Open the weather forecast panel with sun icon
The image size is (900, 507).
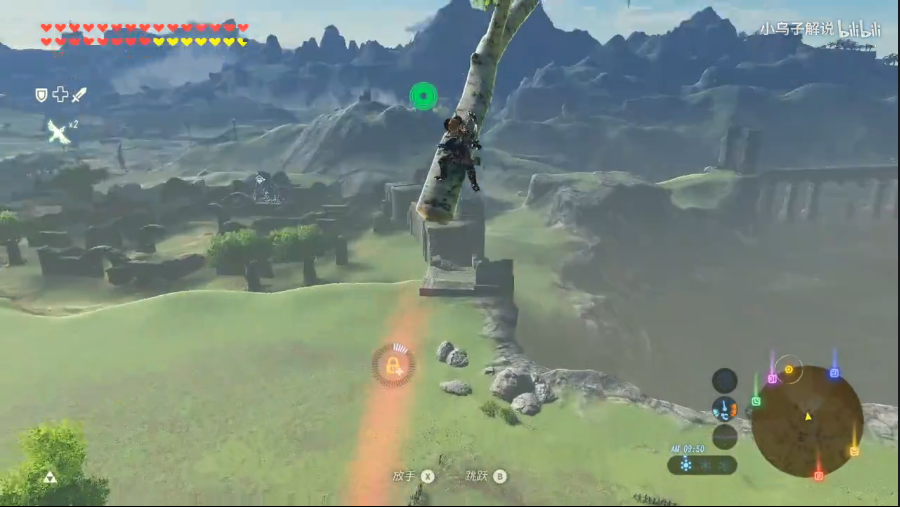click(702, 465)
